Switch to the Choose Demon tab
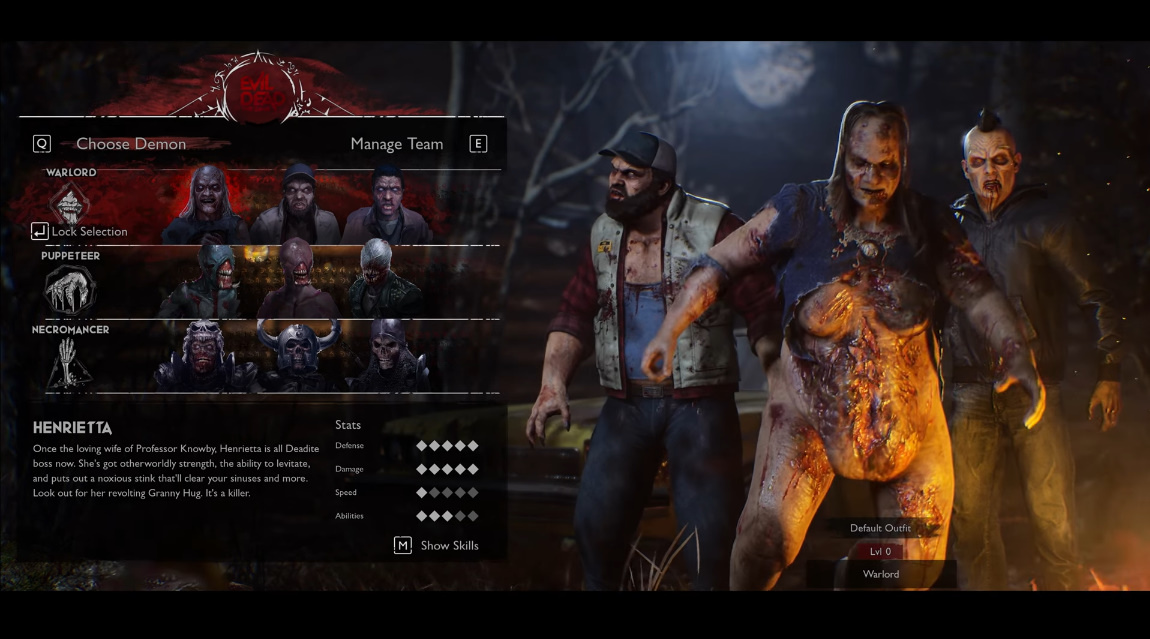This screenshot has height=639, width=1150. click(x=131, y=144)
